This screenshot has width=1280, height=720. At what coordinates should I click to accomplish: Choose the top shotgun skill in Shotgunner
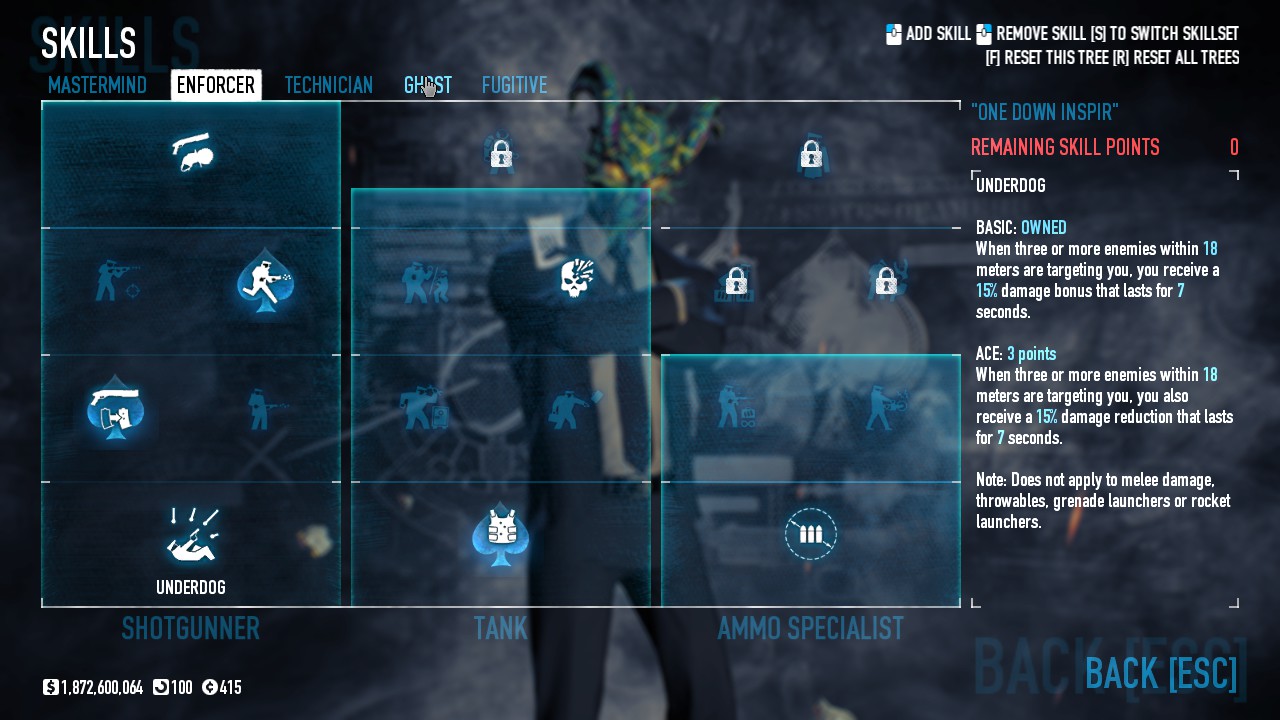(191, 153)
